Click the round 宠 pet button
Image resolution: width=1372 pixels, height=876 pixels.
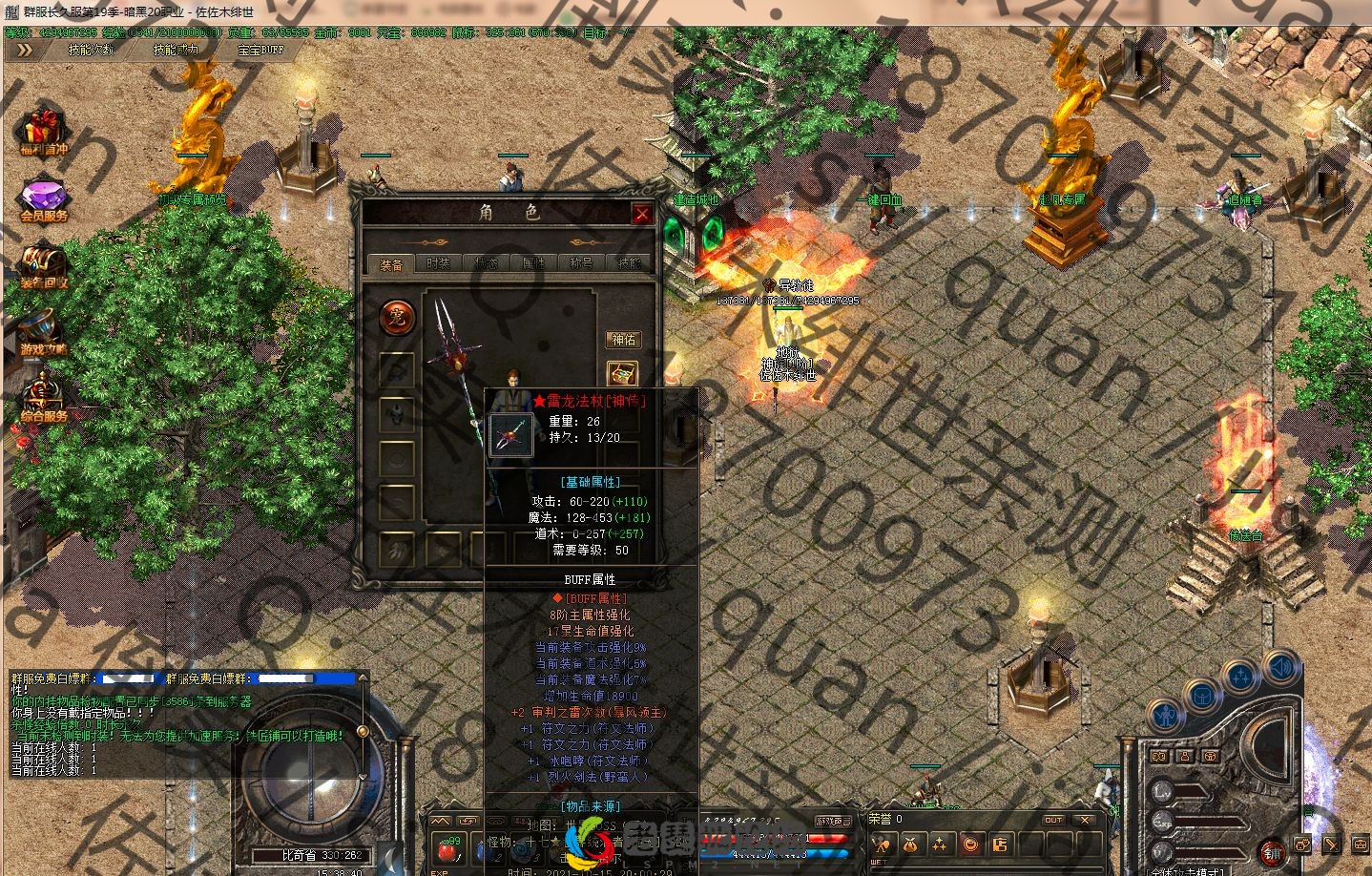pyautogui.click(x=397, y=317)
